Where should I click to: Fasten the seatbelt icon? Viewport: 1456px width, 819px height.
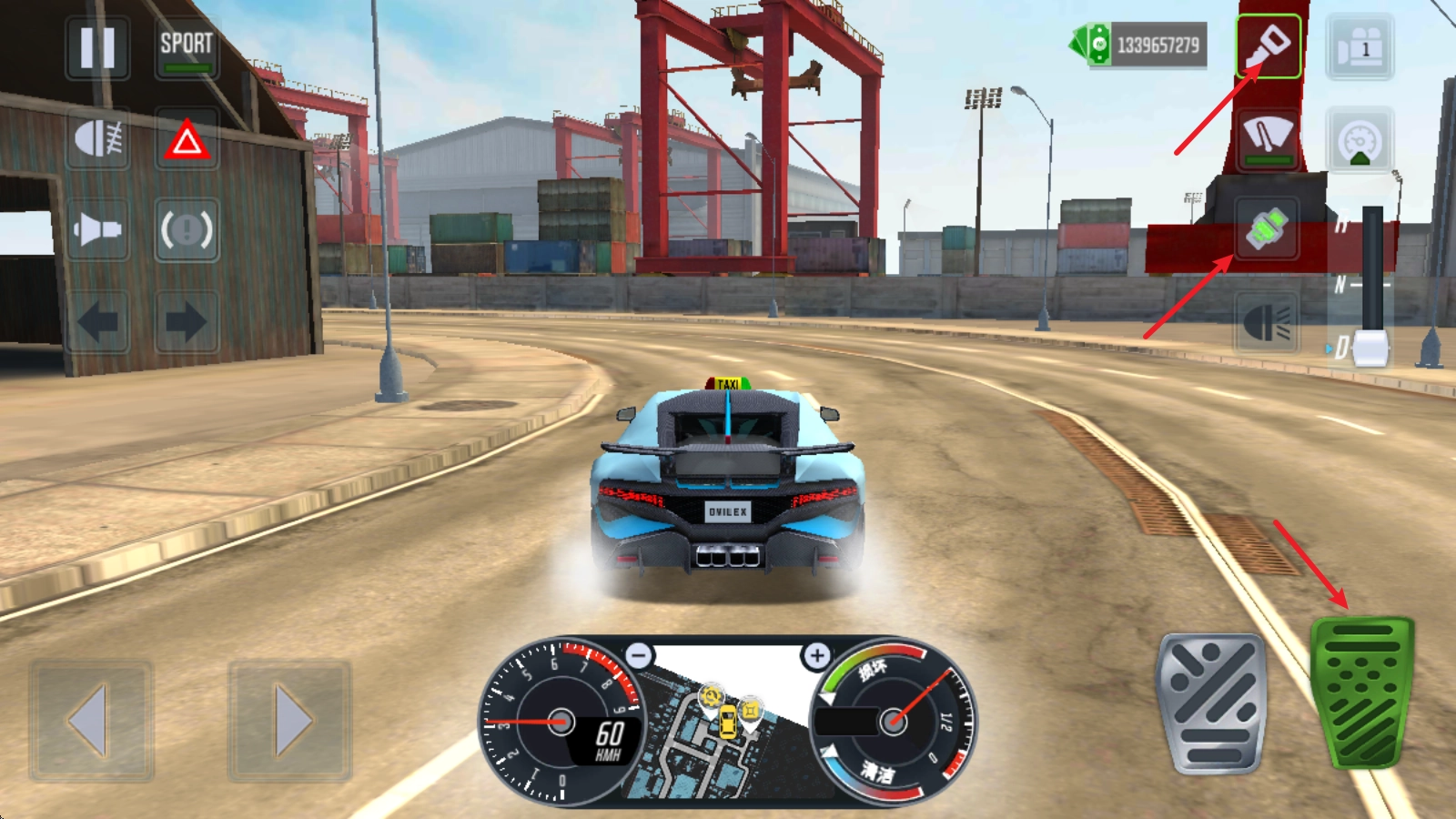(x=1268, y=228)
